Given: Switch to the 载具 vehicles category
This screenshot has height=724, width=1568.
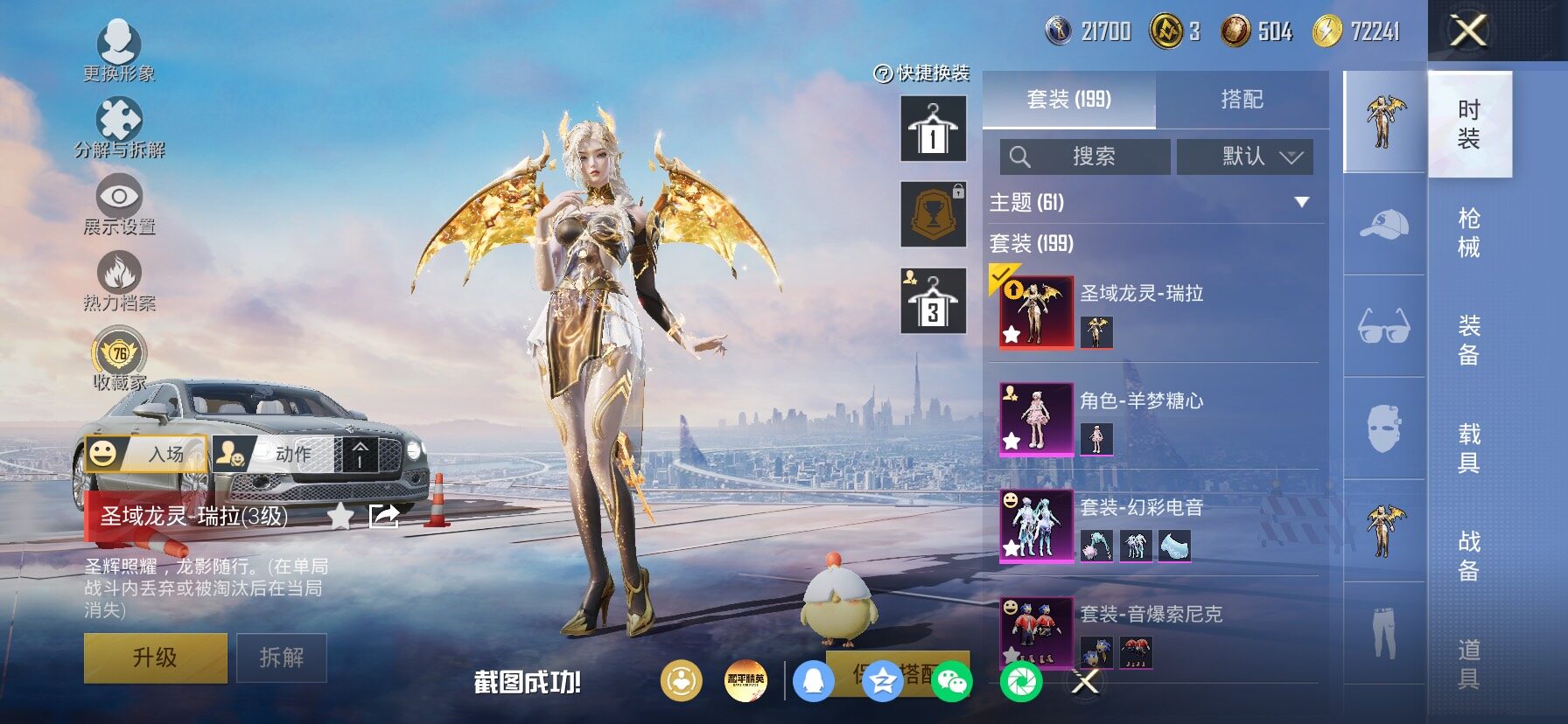Looking at the screenshot, I should (1469, 448).
